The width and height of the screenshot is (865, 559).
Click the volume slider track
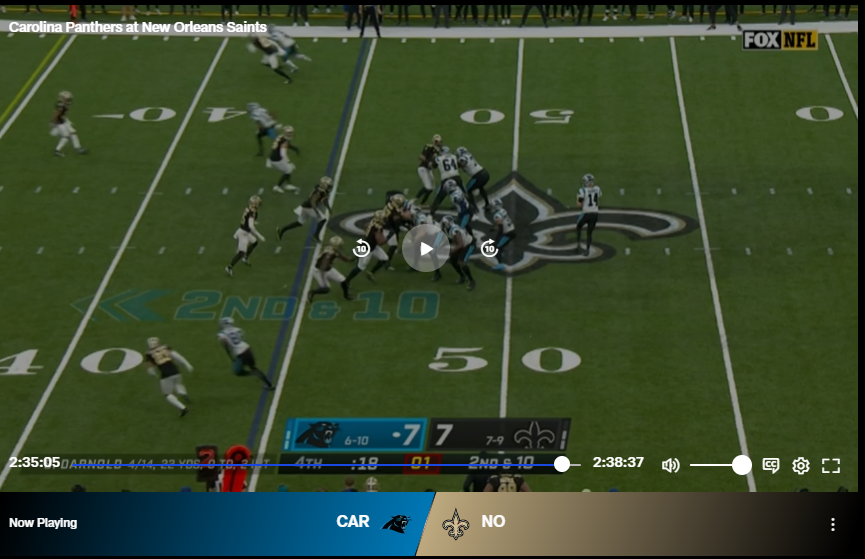pos(715,465)
